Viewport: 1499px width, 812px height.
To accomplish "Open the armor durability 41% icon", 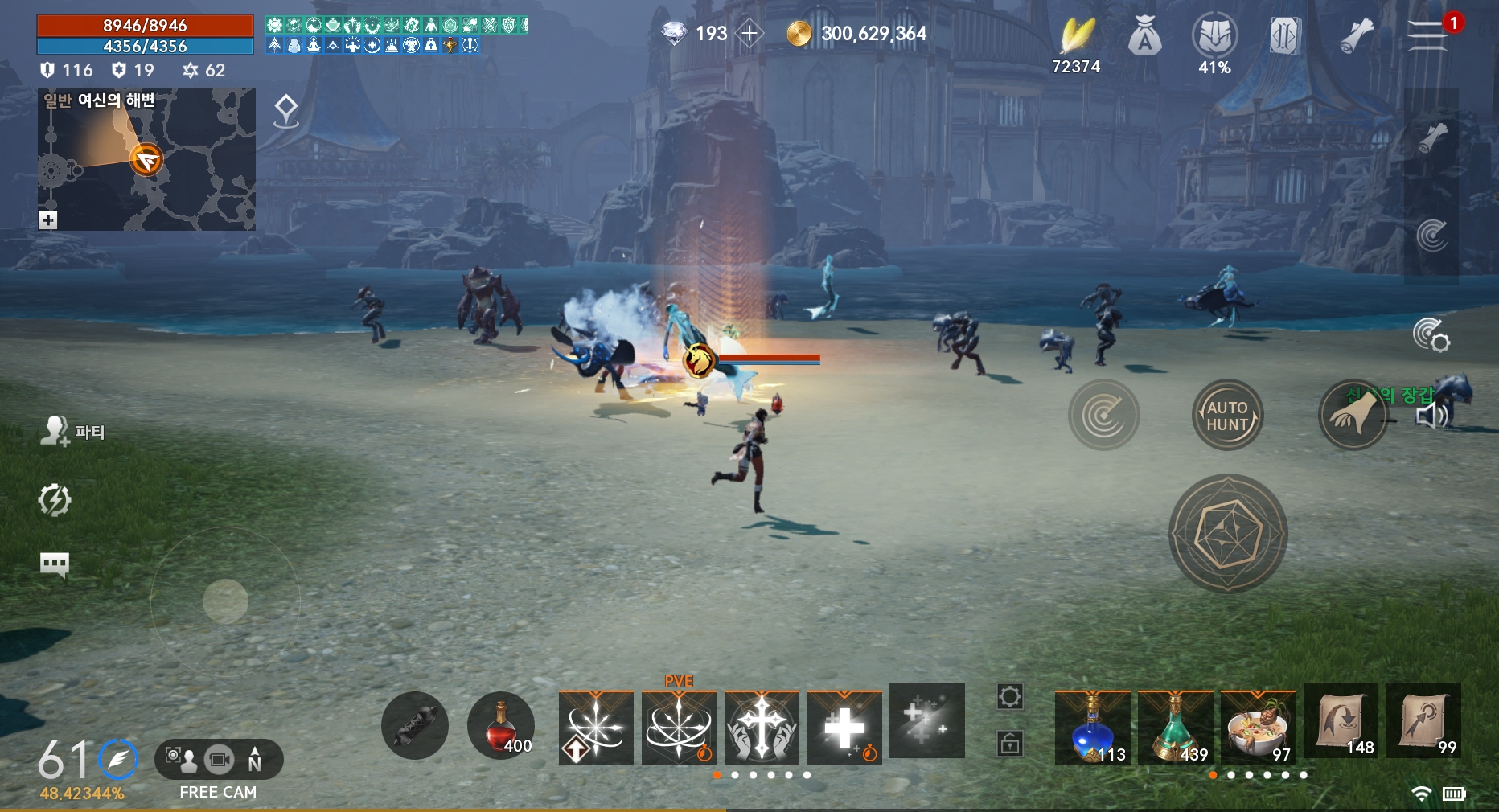I will (x=1214, y=37).
